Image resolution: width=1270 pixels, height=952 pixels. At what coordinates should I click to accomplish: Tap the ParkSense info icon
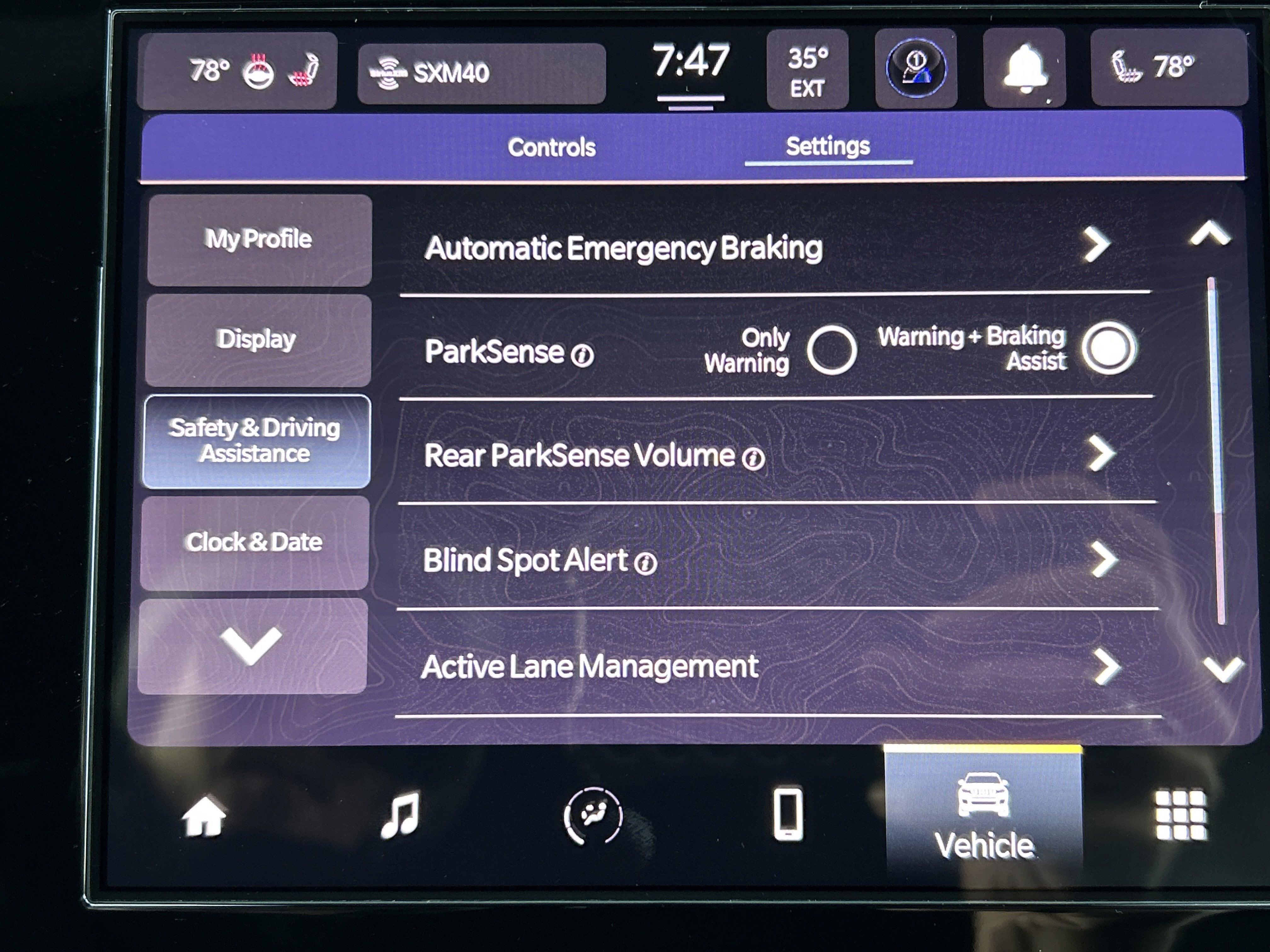point(582,356)
